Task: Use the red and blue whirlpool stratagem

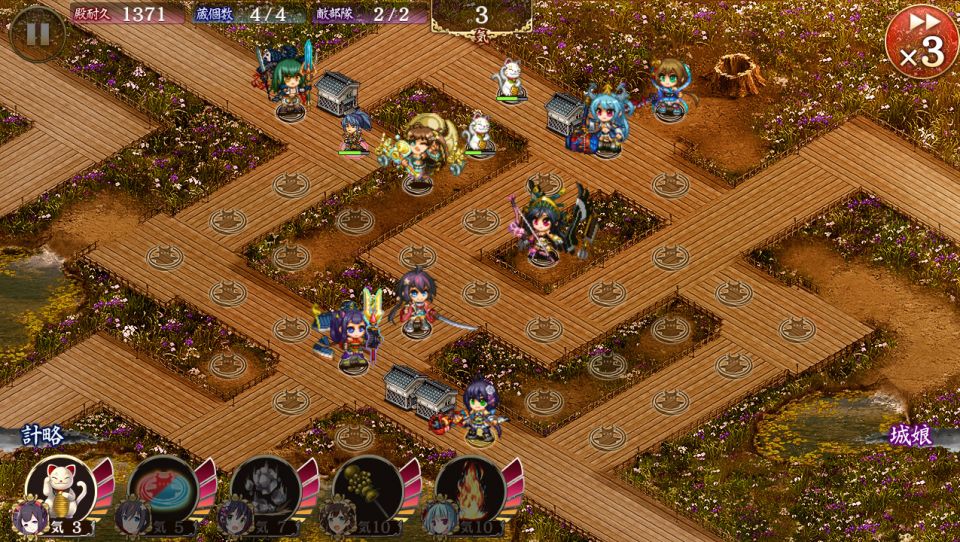Action: 161,488
